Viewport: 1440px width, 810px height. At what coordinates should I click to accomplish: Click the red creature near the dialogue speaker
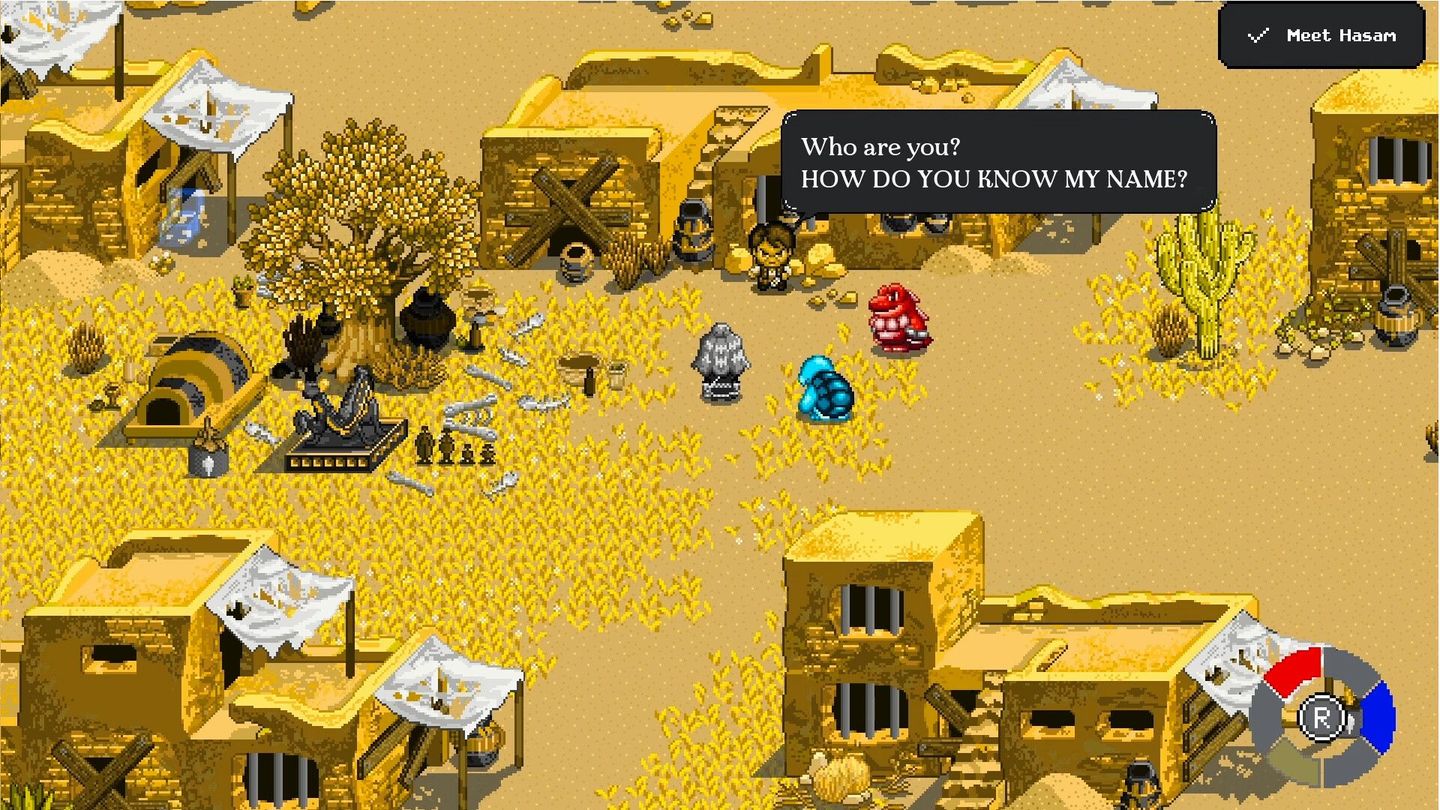point(897,320)
